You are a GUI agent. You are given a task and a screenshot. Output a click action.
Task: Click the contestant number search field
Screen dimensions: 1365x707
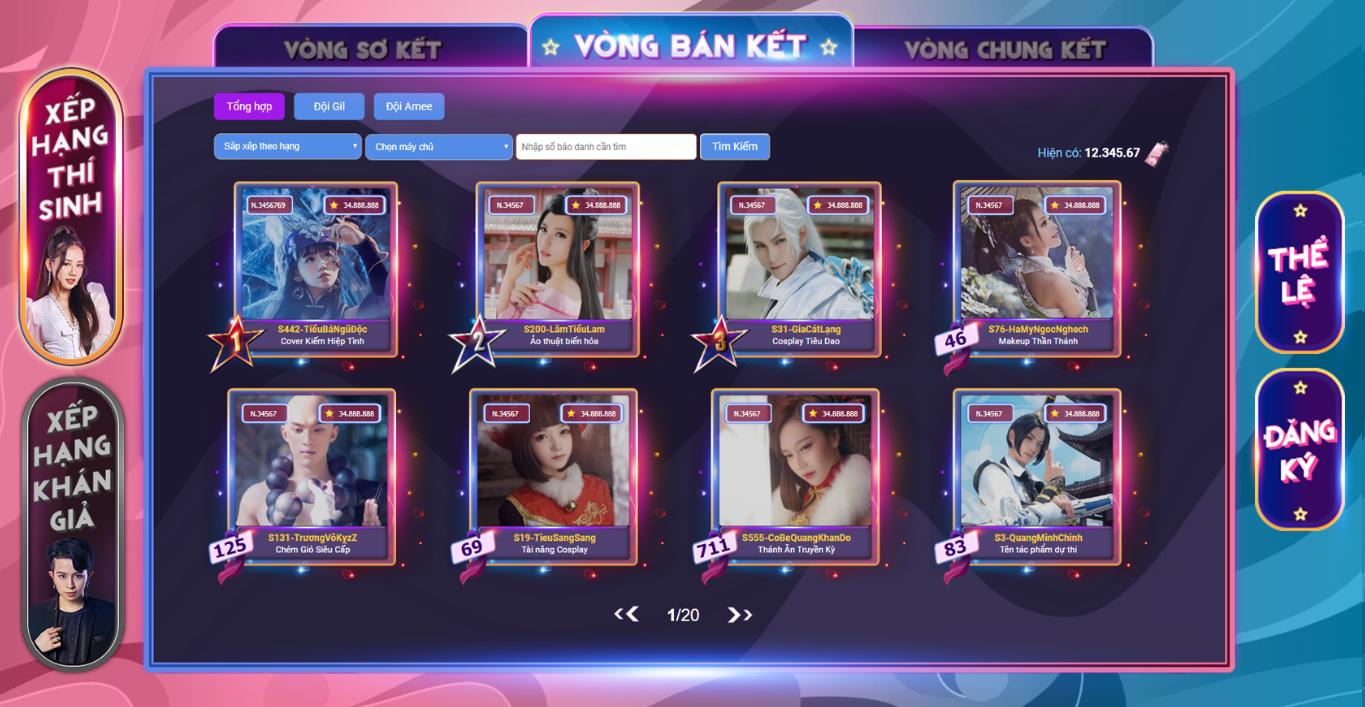(606, 147)
